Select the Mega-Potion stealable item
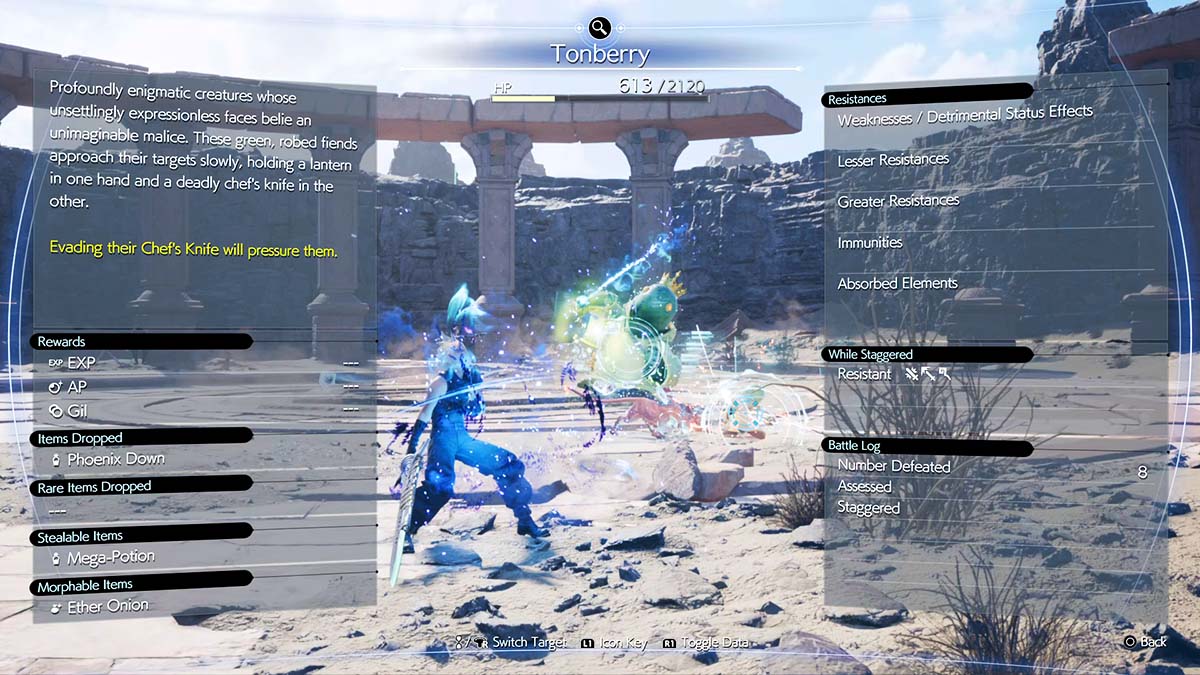 (110, 557)
